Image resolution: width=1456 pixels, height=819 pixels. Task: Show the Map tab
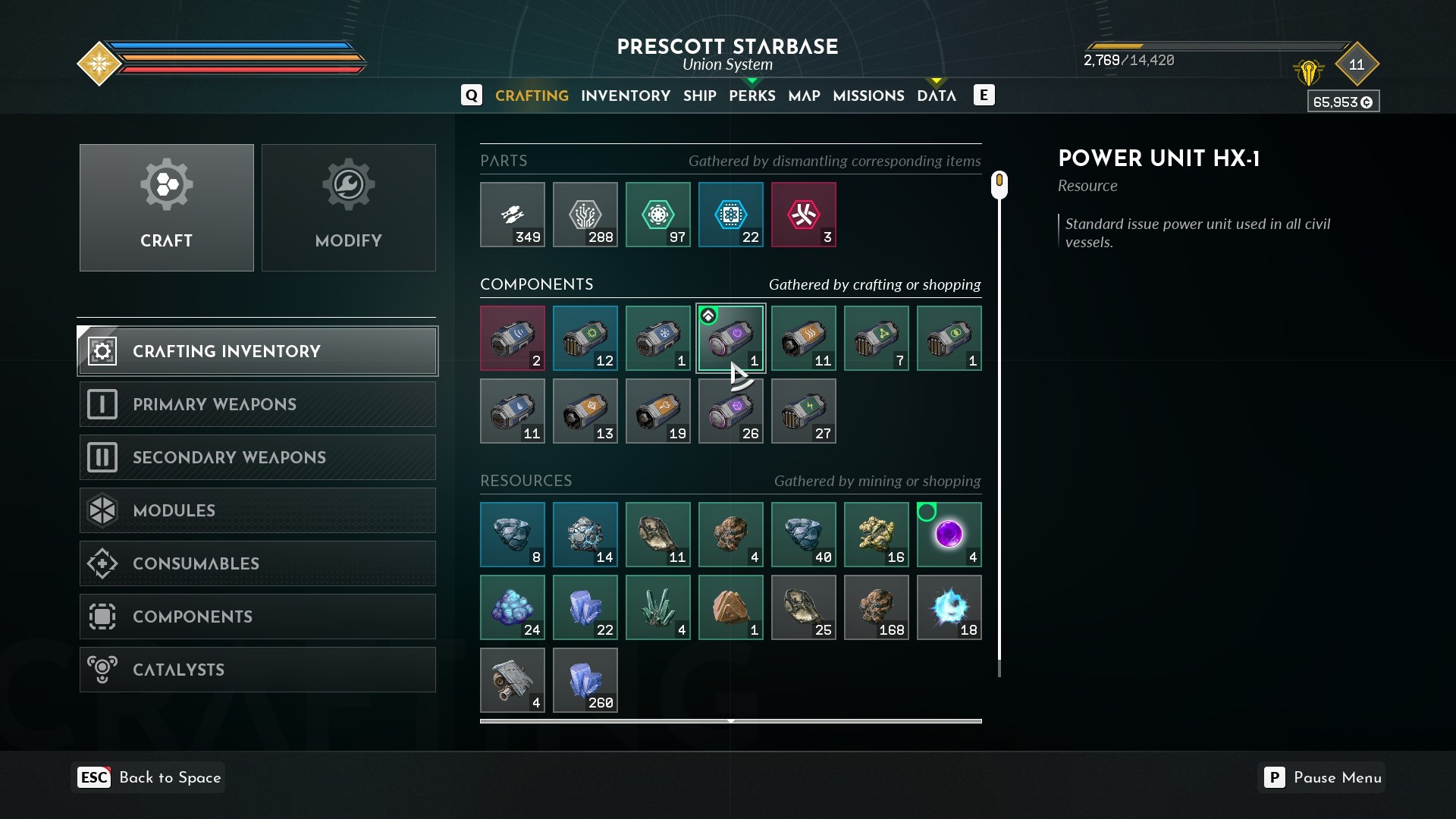804,96
